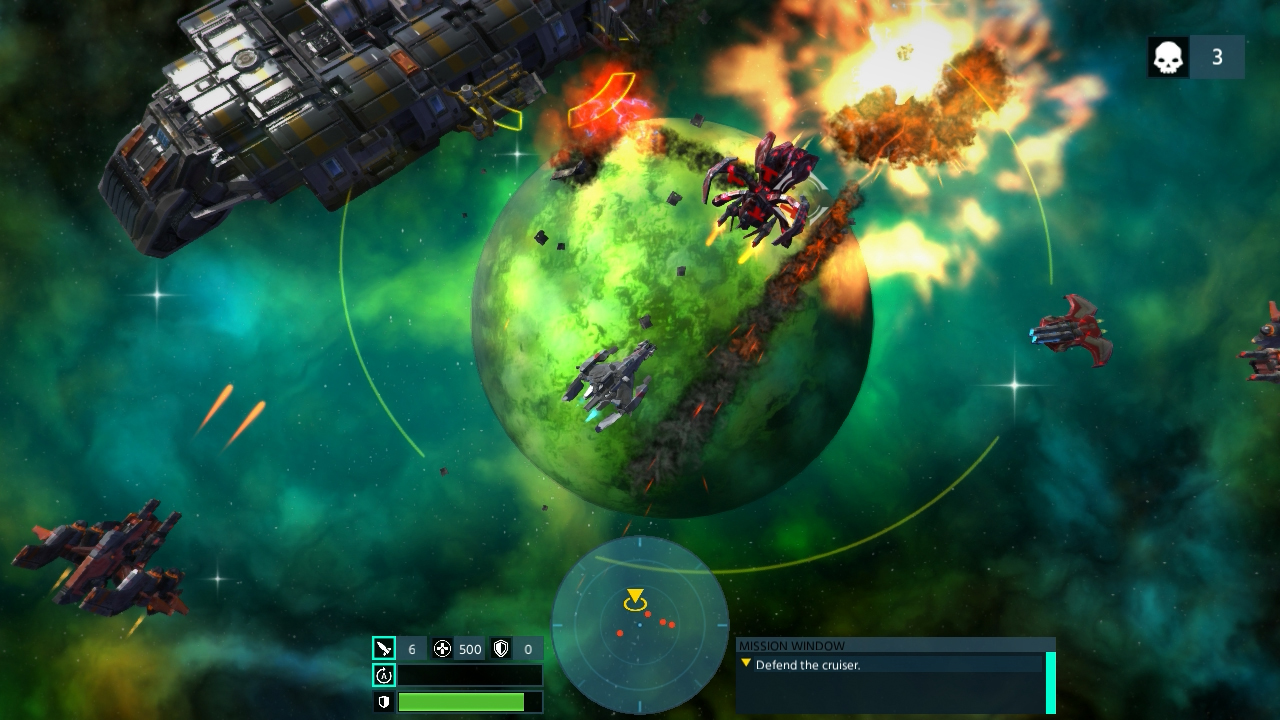Click the shield icon next to the 0 counter
The height and width of the screenshot is (720, 1280).
click(499, 647)
